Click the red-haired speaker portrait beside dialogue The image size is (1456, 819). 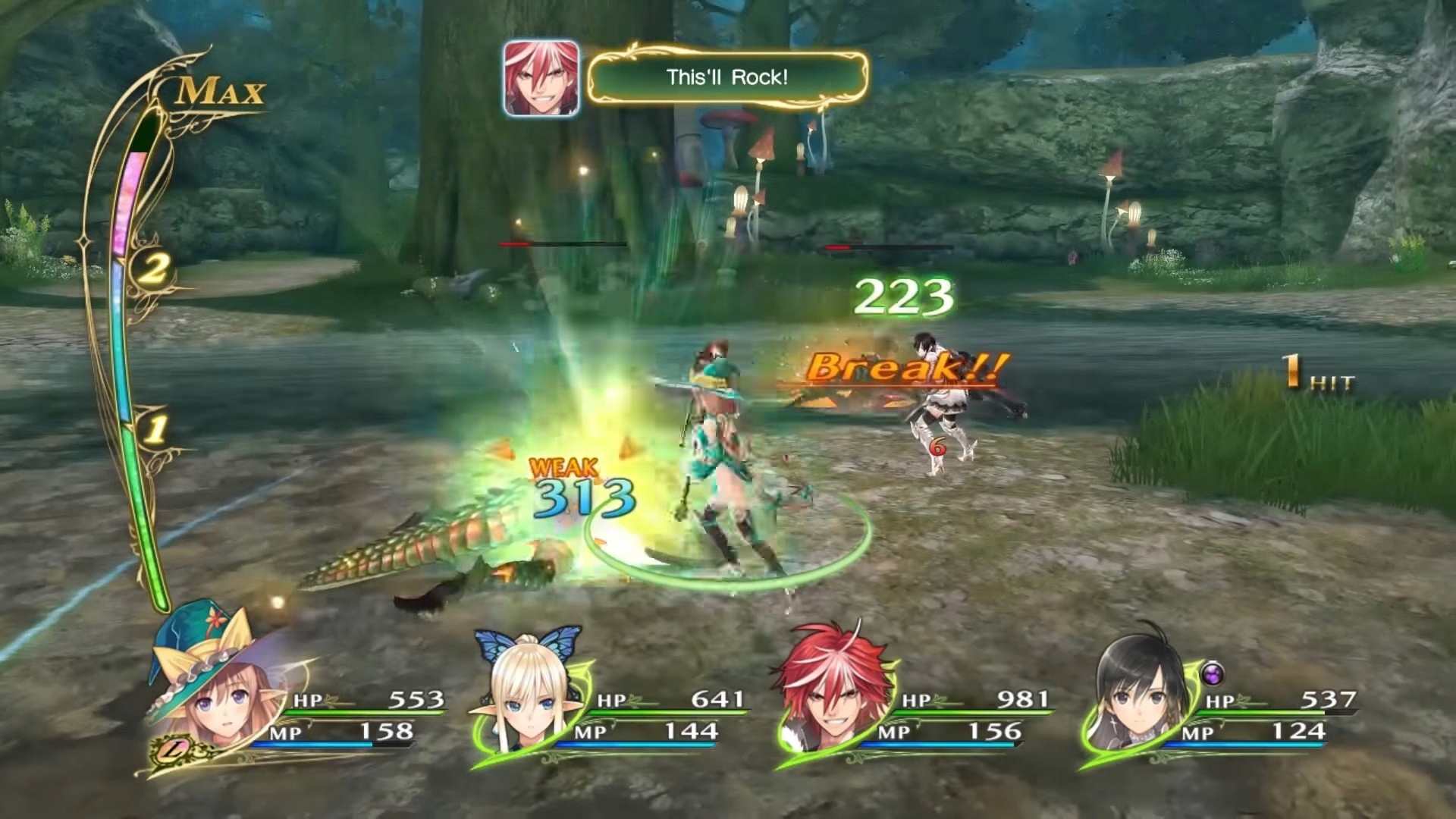(x=541, y=79)
